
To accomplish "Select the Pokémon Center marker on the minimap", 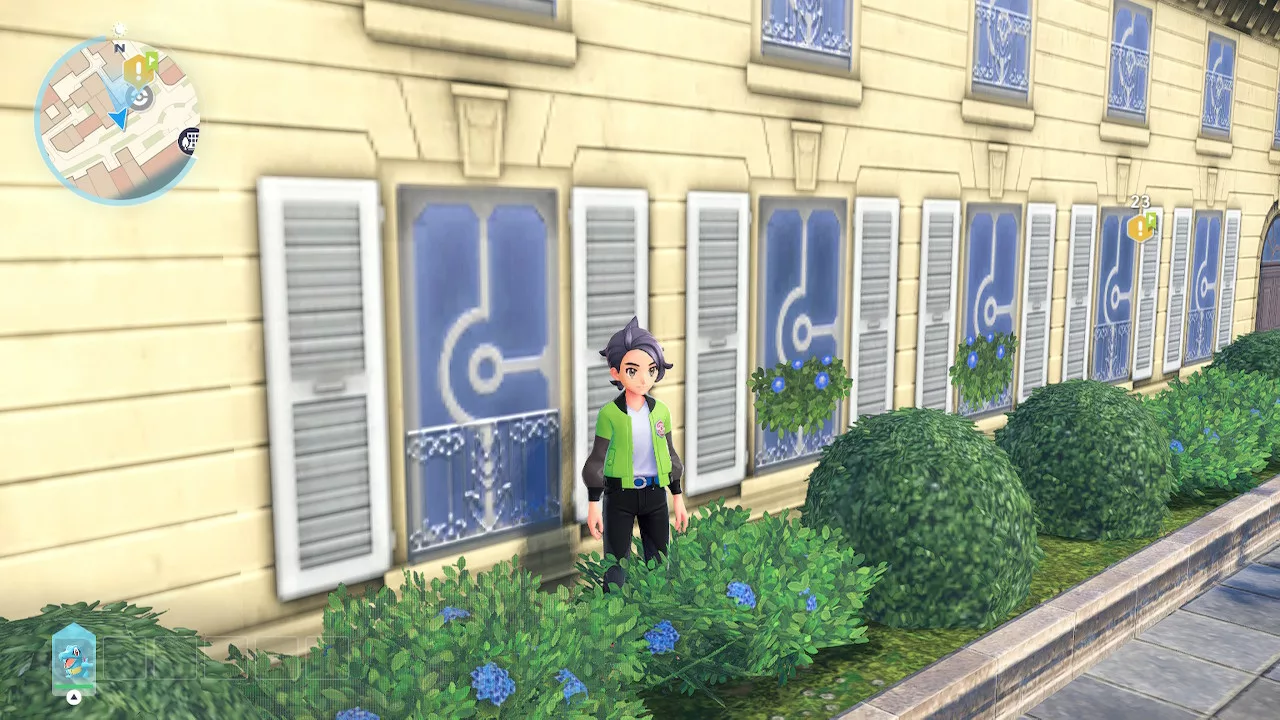I will pos(141,98).
